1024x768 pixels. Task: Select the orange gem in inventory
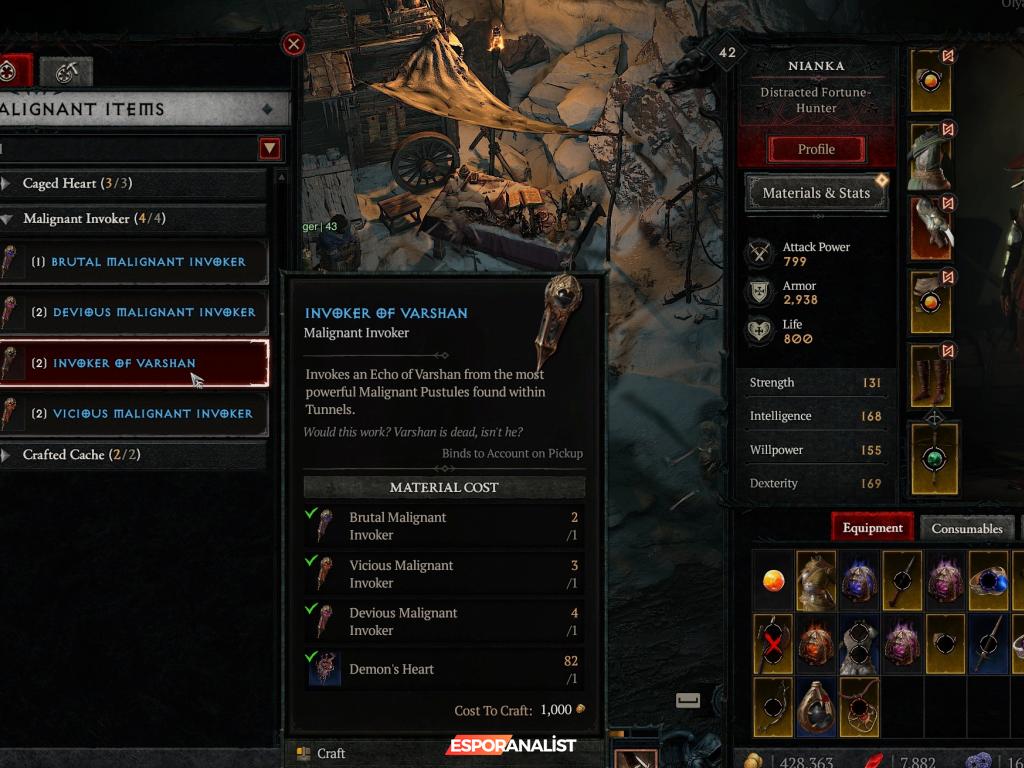point(773,580)
